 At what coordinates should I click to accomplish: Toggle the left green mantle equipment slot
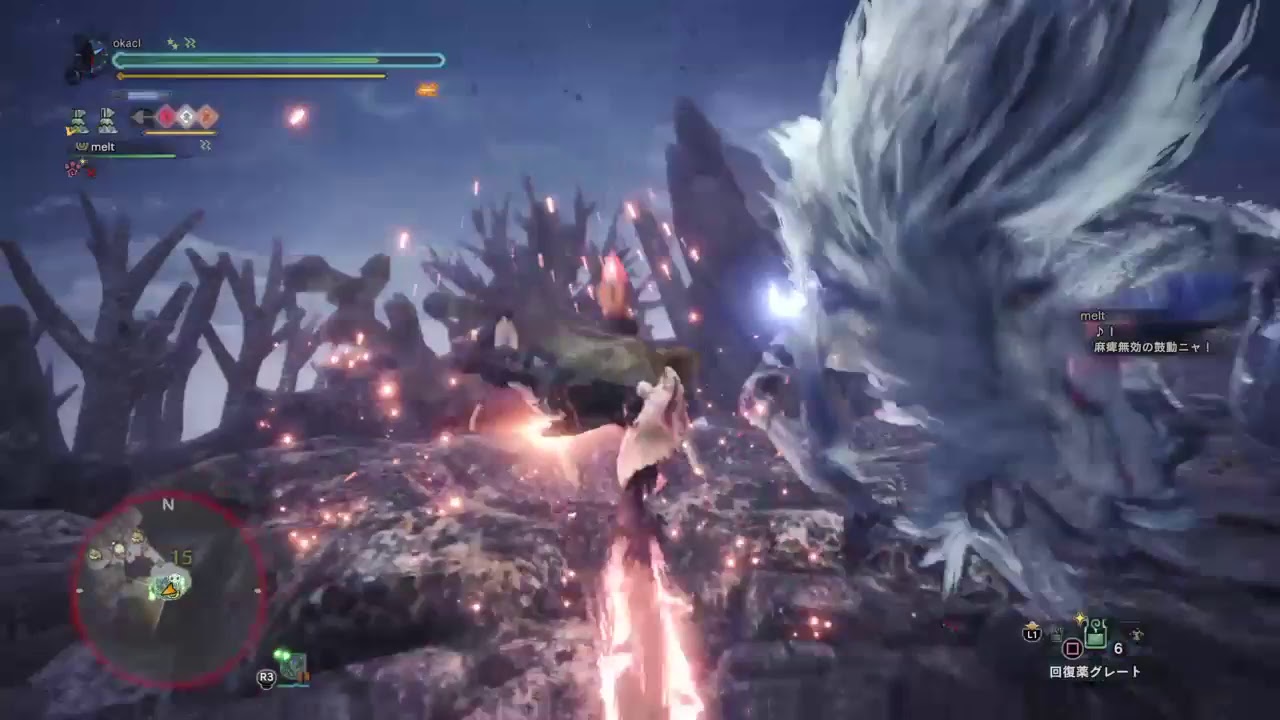[x=78, y=121]
